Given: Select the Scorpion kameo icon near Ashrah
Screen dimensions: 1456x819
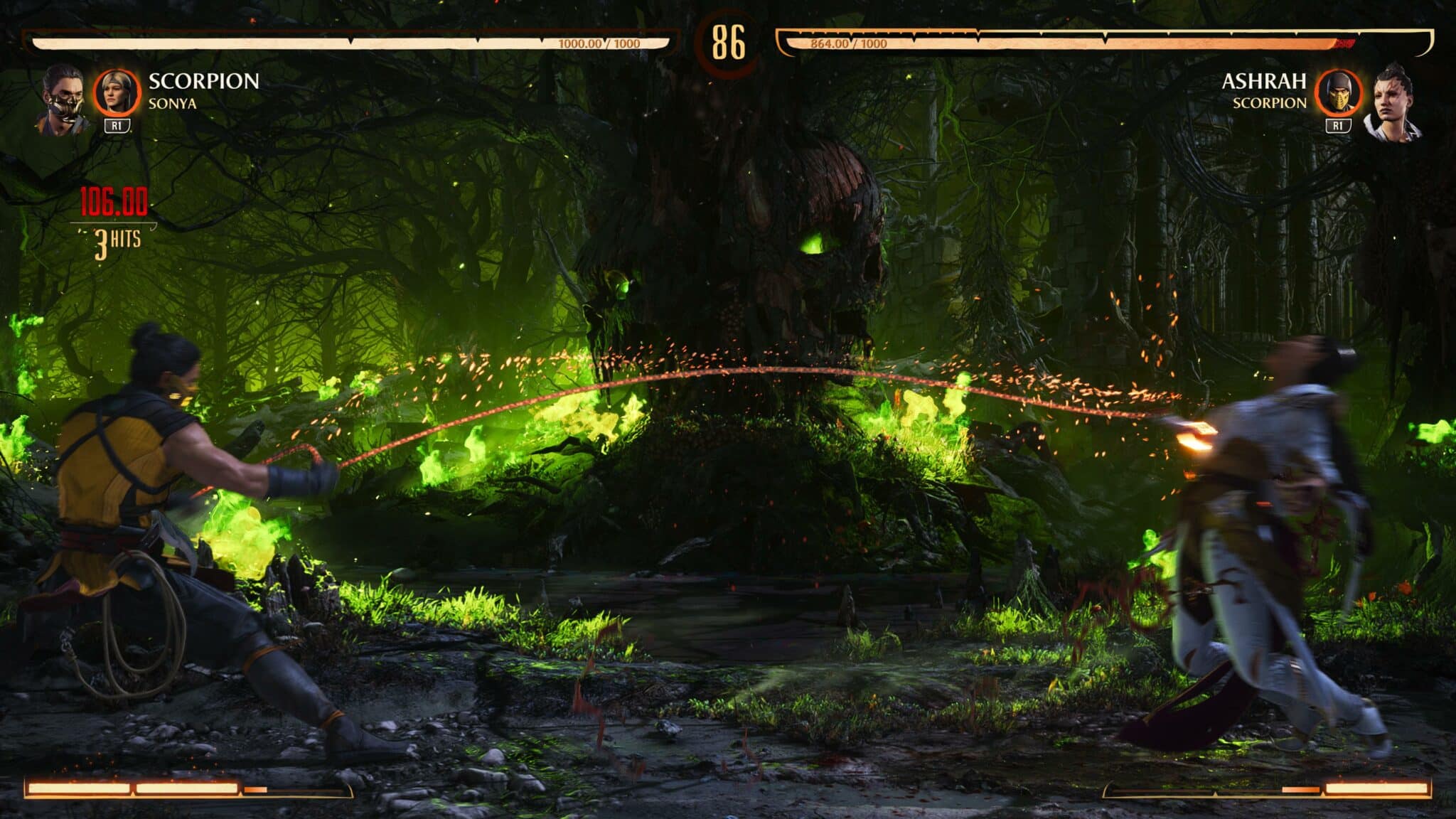Looking at the screenshot, I should (x=1339, y=92).
